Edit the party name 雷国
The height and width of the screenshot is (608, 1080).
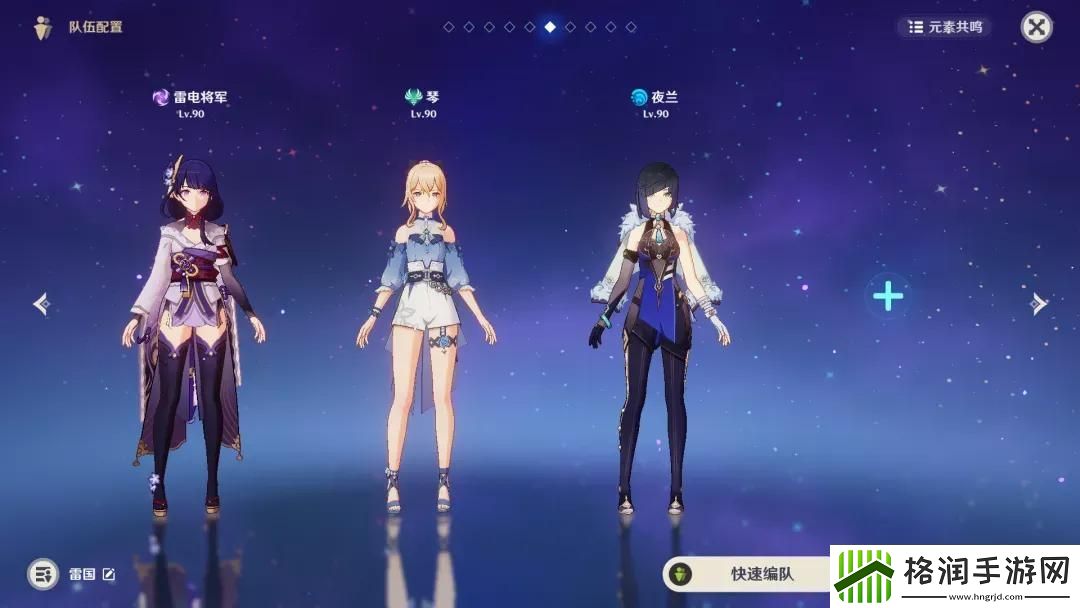109,574
